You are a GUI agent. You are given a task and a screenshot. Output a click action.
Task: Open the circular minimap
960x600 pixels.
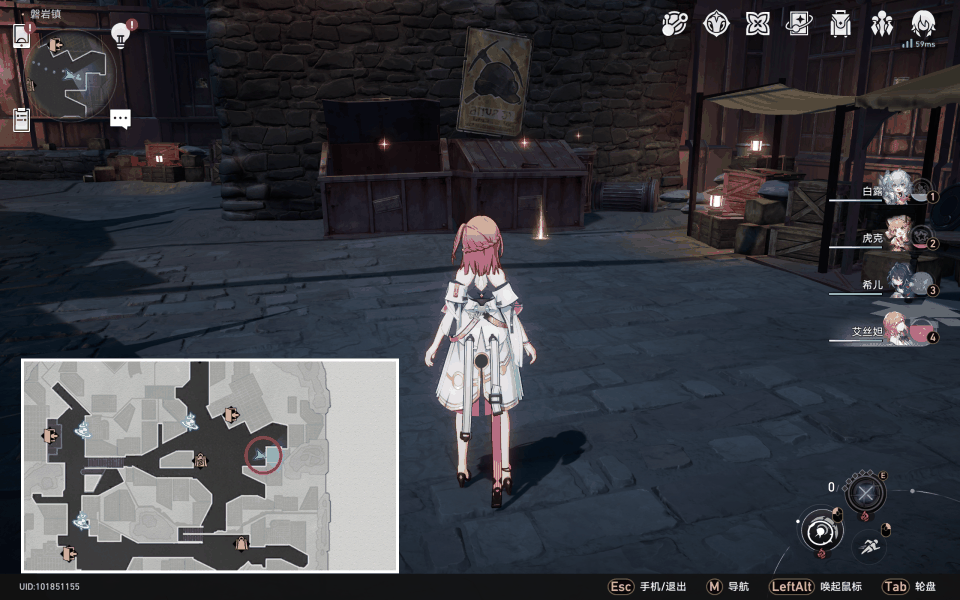[x=70, y=73]
